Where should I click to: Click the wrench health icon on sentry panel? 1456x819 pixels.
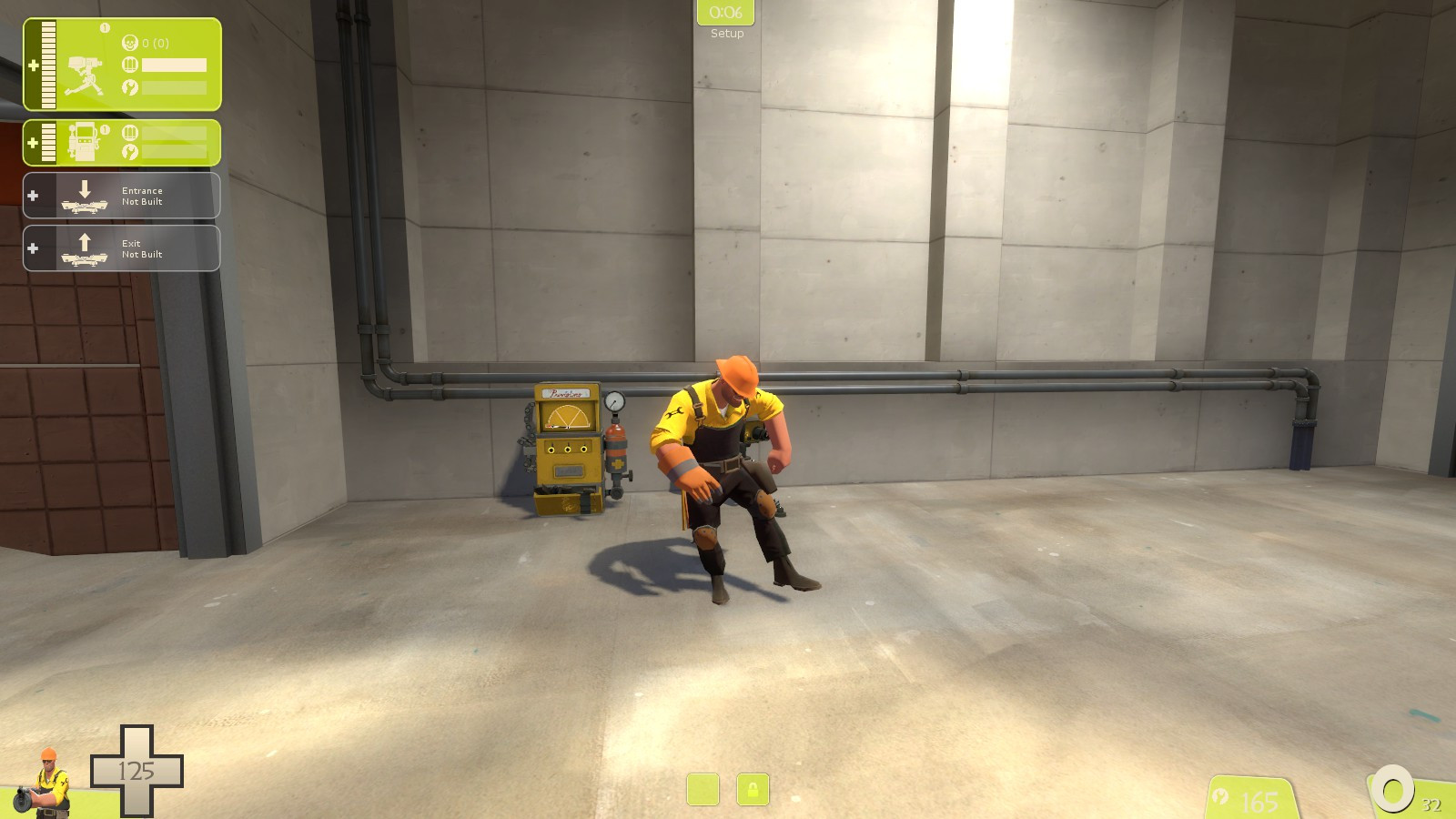(x=128, y=89)
